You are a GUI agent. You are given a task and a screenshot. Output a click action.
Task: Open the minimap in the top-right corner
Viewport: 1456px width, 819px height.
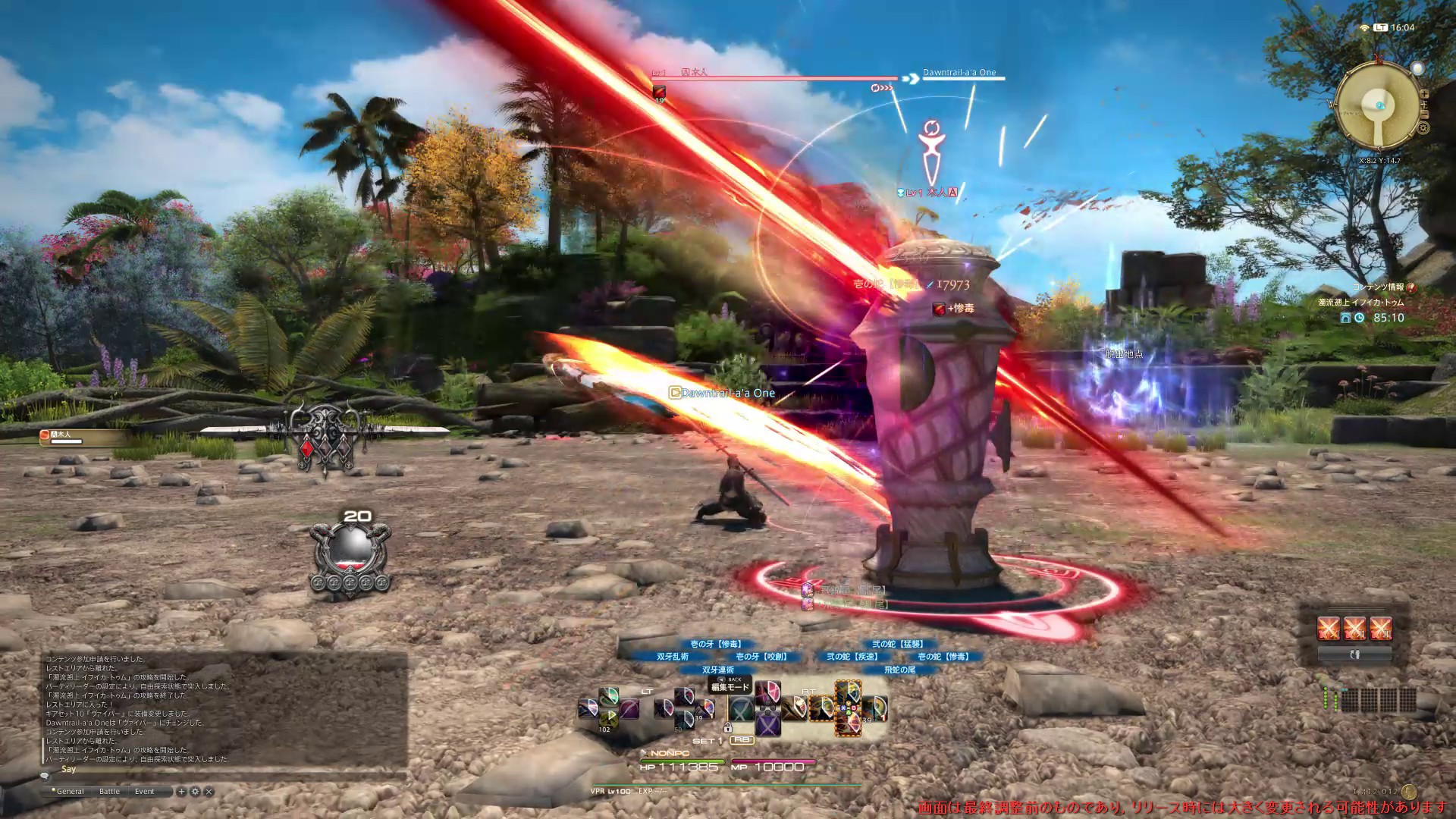(1378, 105)
